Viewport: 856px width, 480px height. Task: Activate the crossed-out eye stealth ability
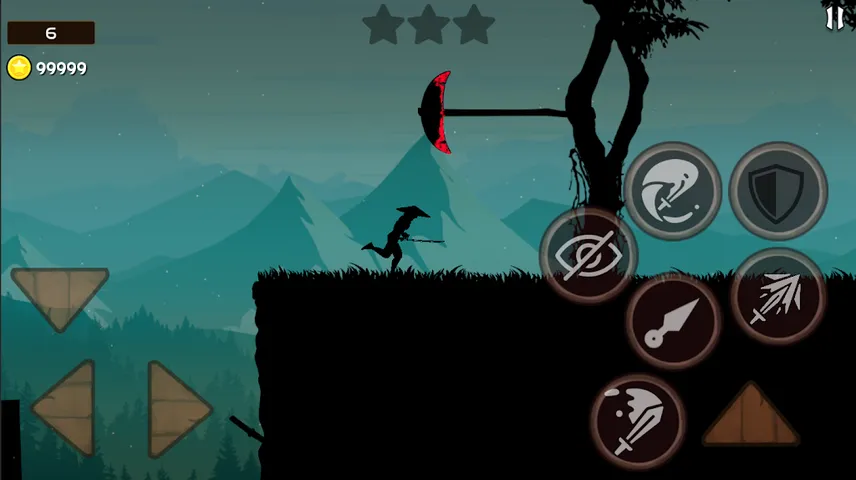588,257
